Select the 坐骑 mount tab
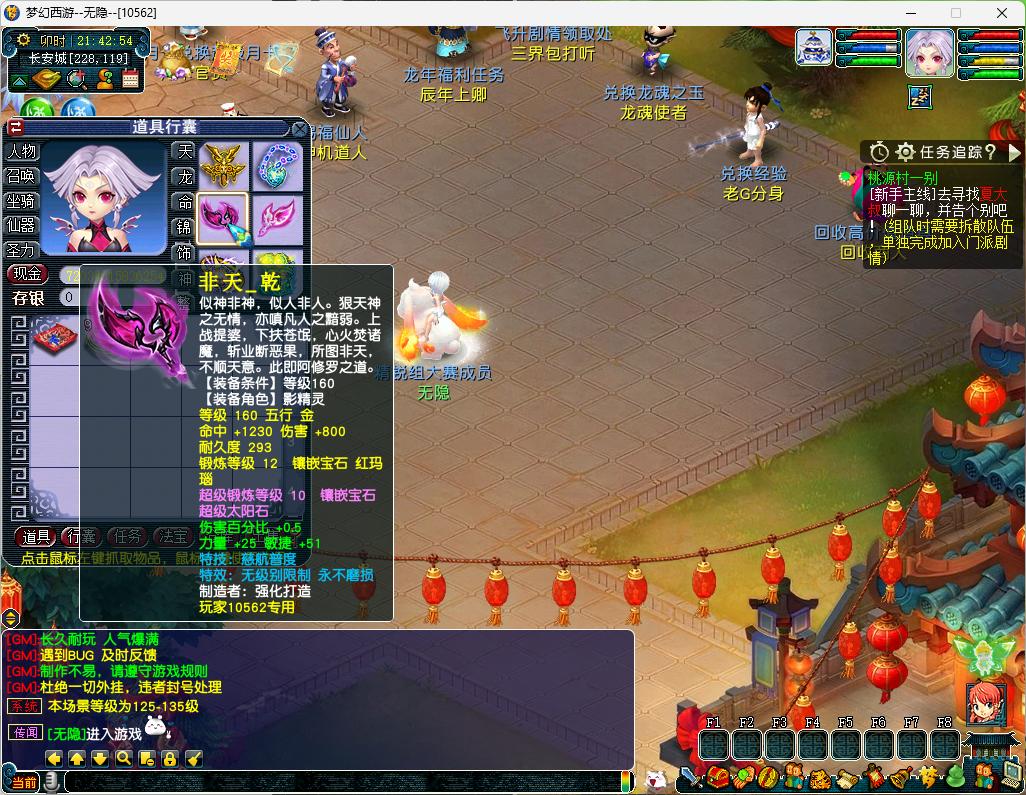The image size is (1026, 795). tap(22, 201)
